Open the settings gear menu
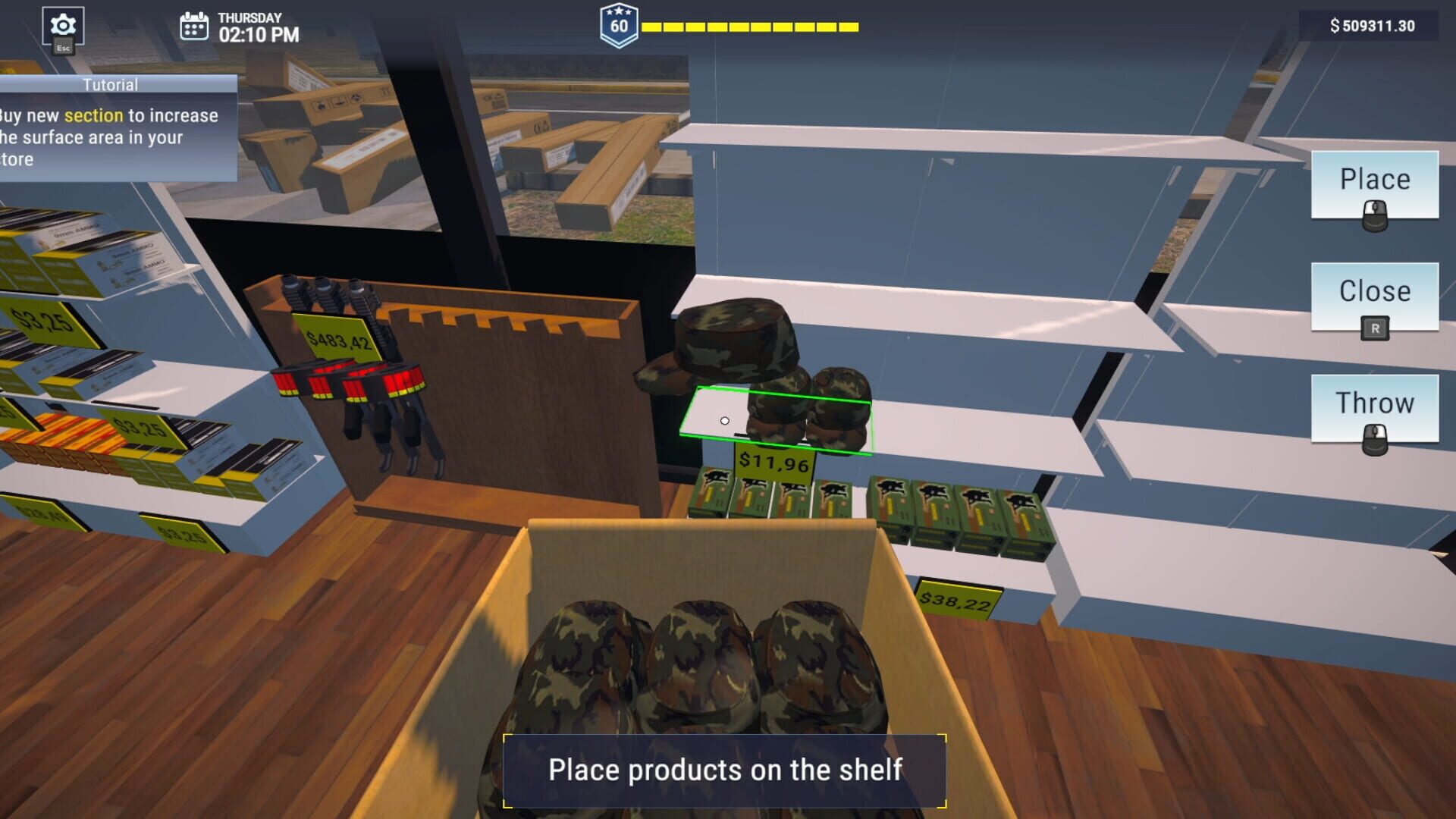 (64, 24)
